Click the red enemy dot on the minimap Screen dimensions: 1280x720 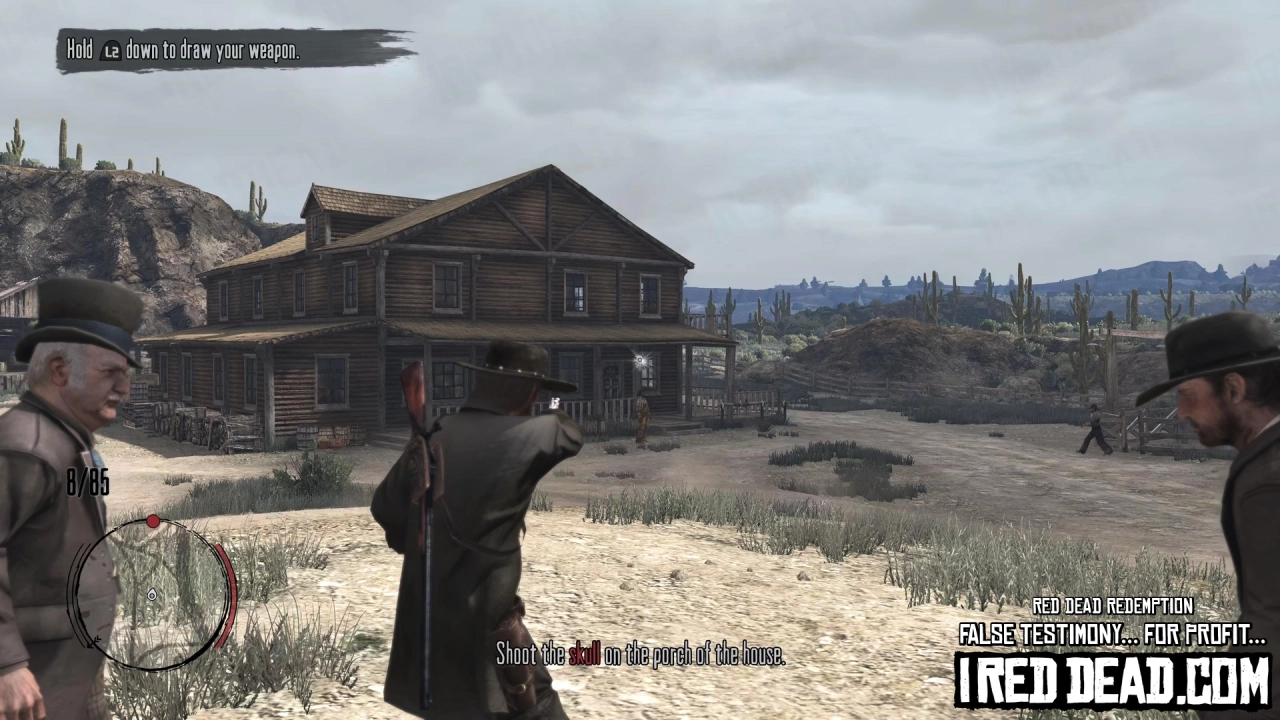[x=153, y=521]
